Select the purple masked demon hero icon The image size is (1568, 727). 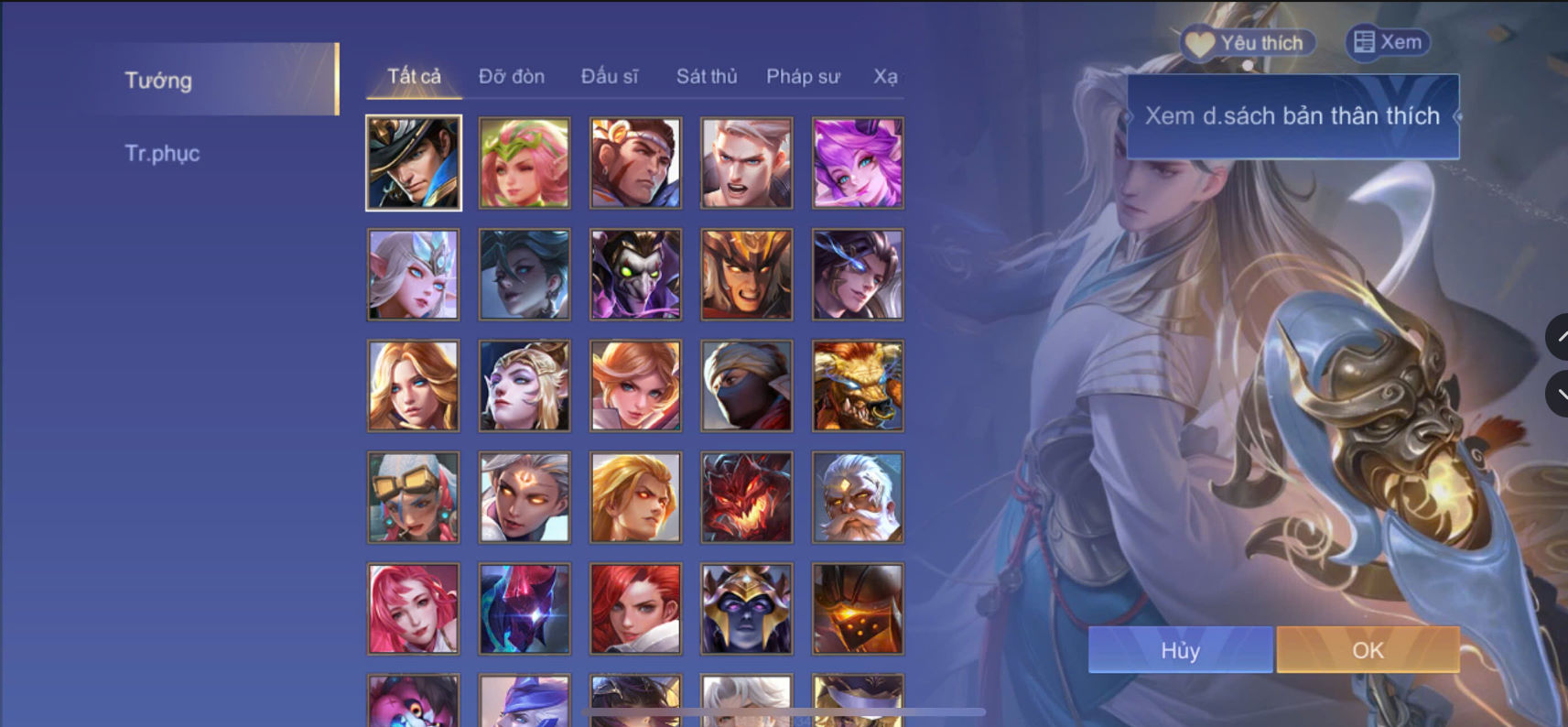click(x=635, y=273)
